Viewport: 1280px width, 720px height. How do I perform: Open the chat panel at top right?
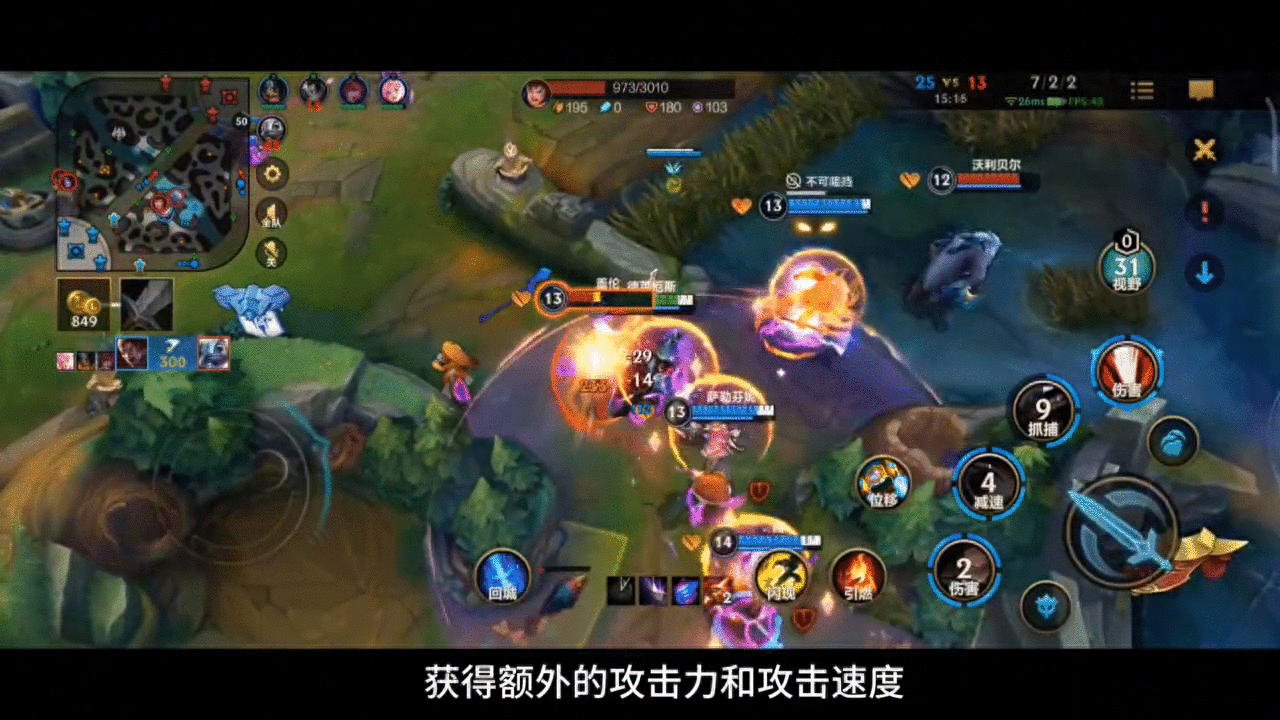[1200, 90]
